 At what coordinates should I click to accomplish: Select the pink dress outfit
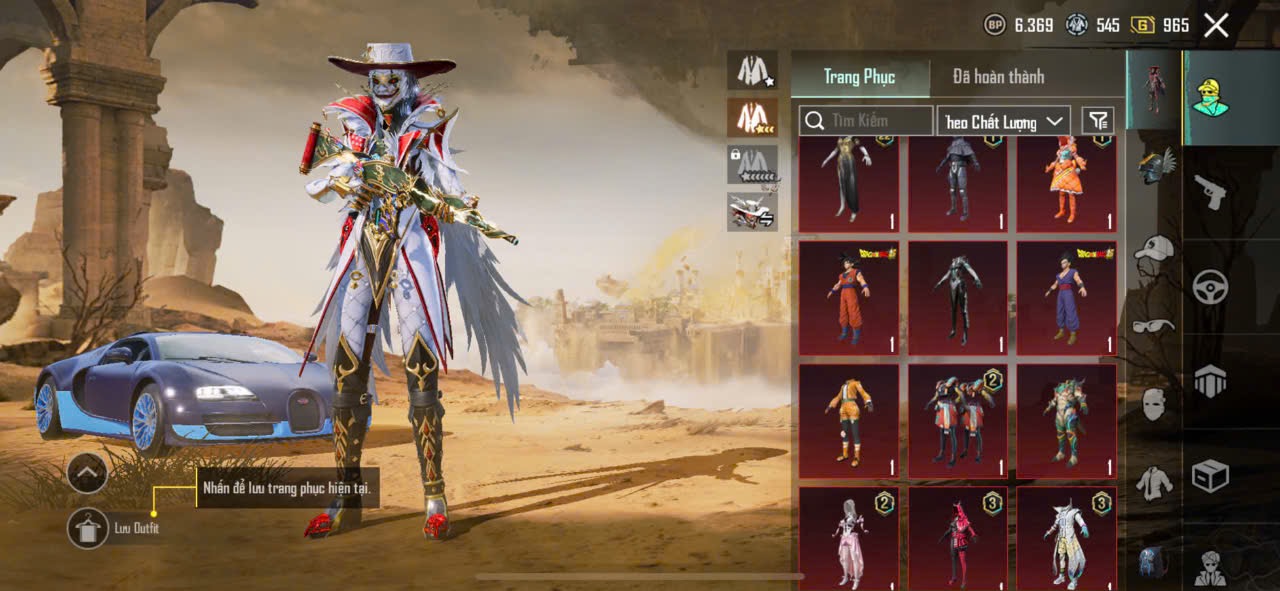coord(848,538)
